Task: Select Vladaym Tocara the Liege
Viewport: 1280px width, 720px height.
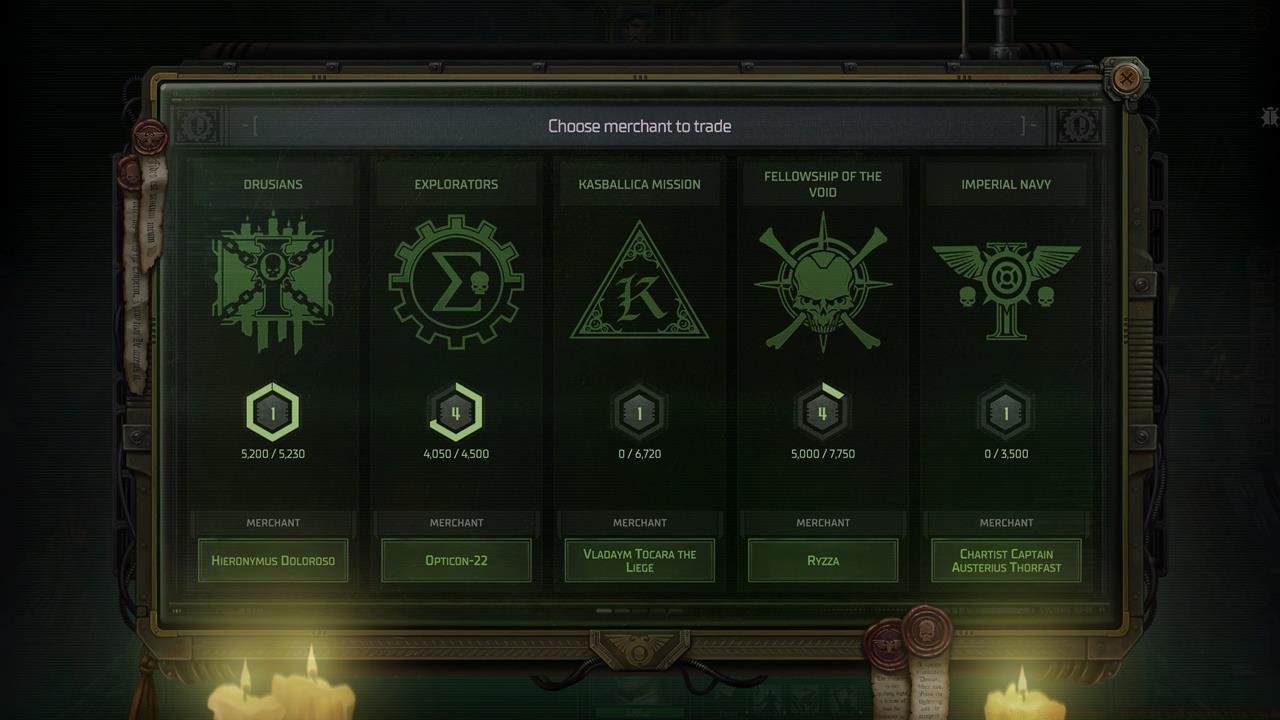Action: pos(639,561)
